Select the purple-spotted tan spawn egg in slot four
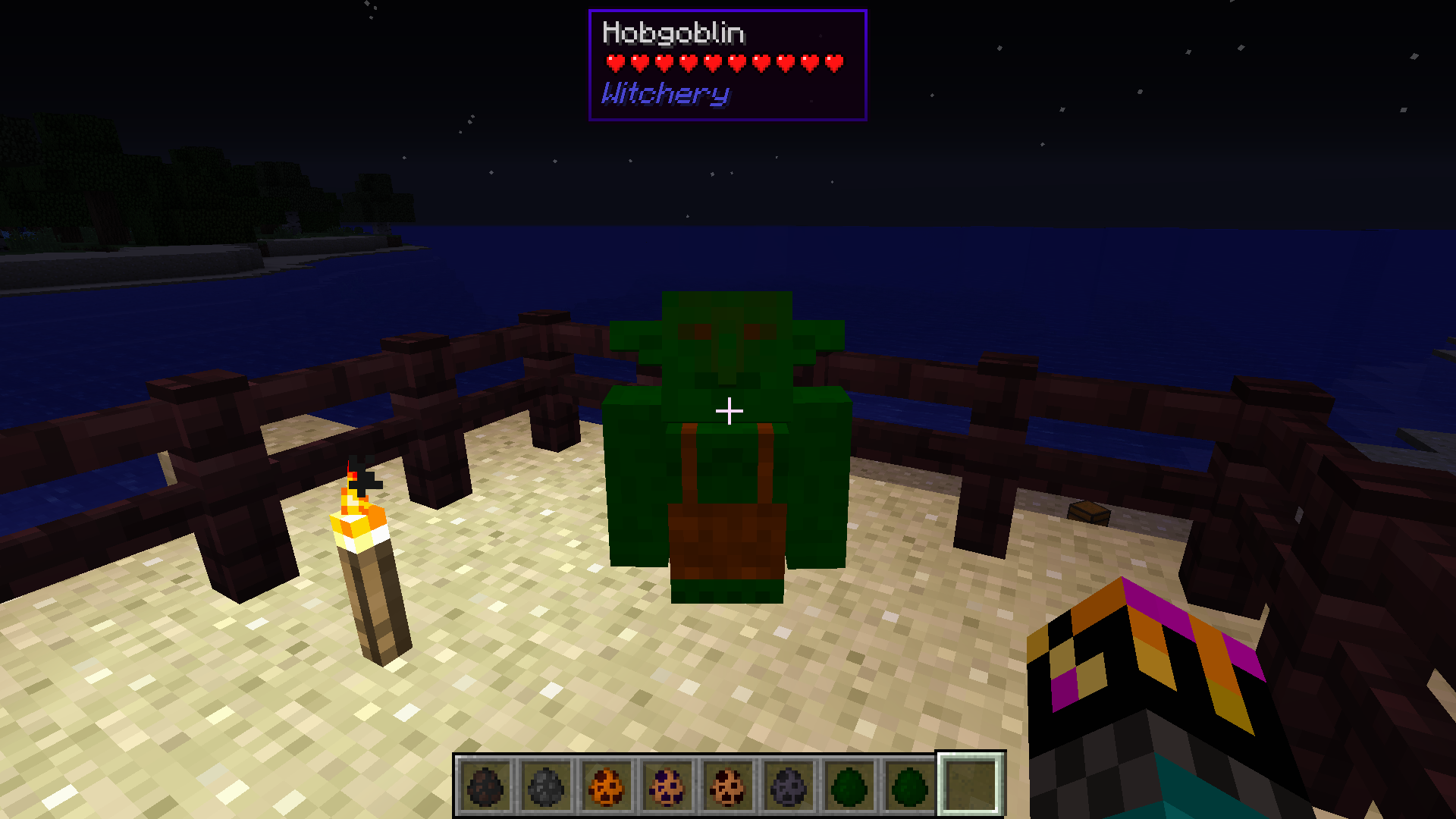The image size is (1456, 819). point(666,784)
